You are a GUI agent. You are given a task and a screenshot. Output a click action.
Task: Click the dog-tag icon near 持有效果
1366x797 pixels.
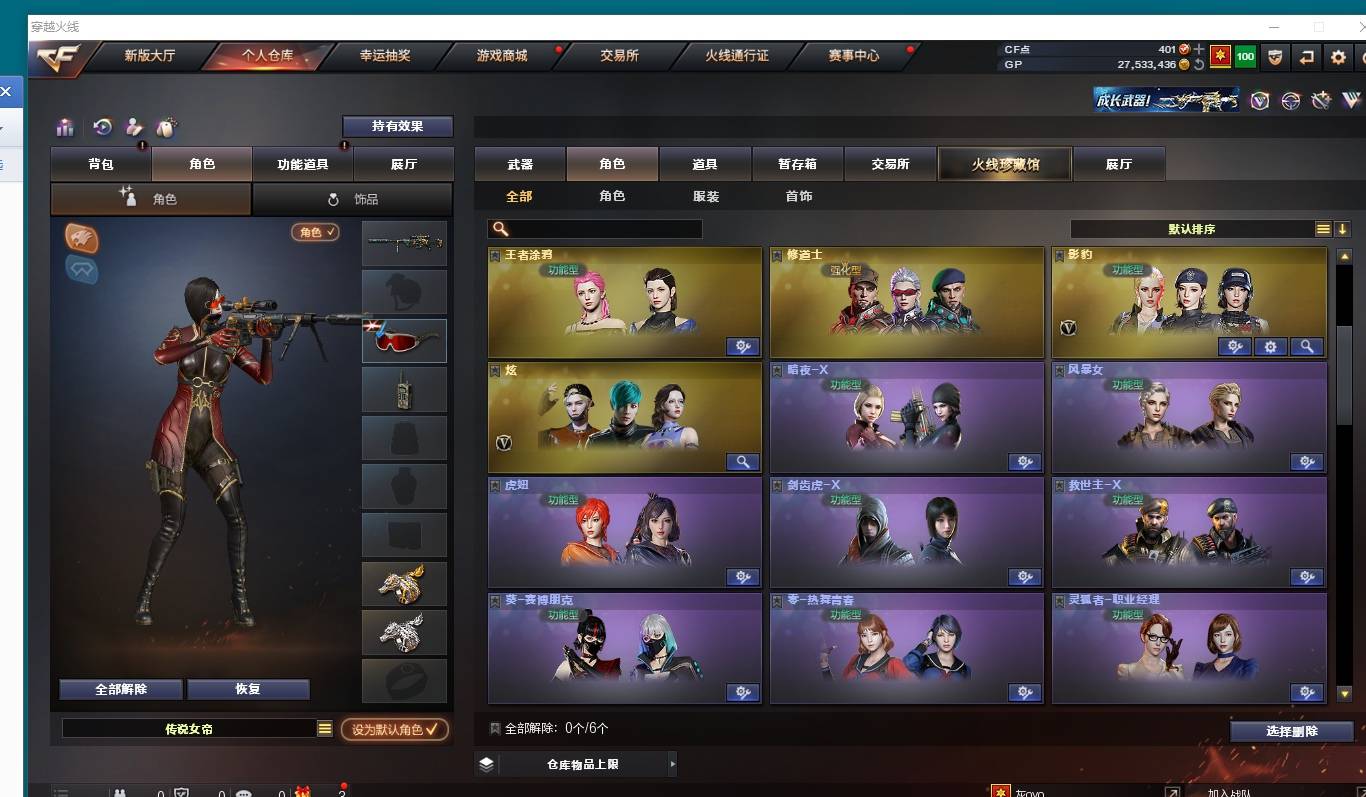point(168,126)
